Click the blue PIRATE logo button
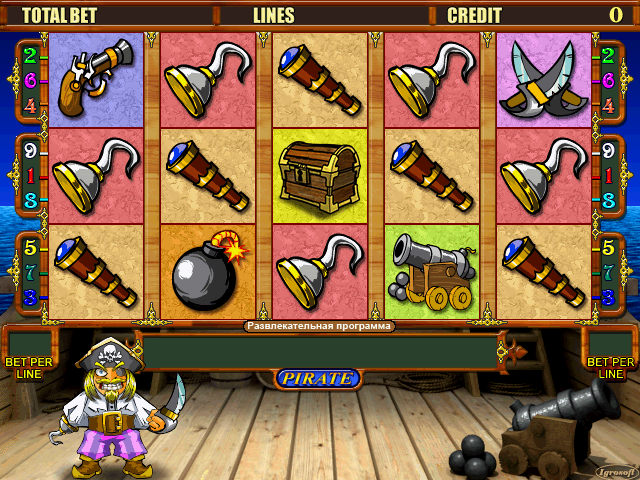This screenshot has height=480, width=640. coord(317,378)
